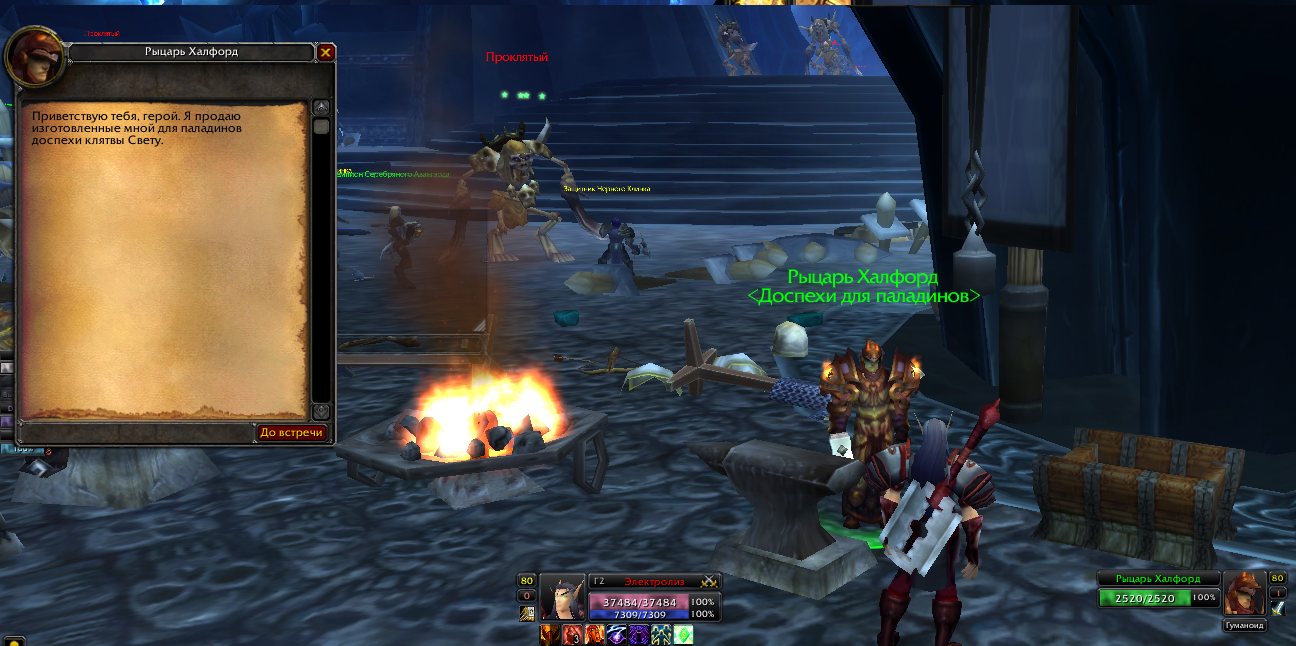Click the Рыцарь Халфорд target portrait
The width and height of the screenshot is (1296, 646).
coord(1243,593)
